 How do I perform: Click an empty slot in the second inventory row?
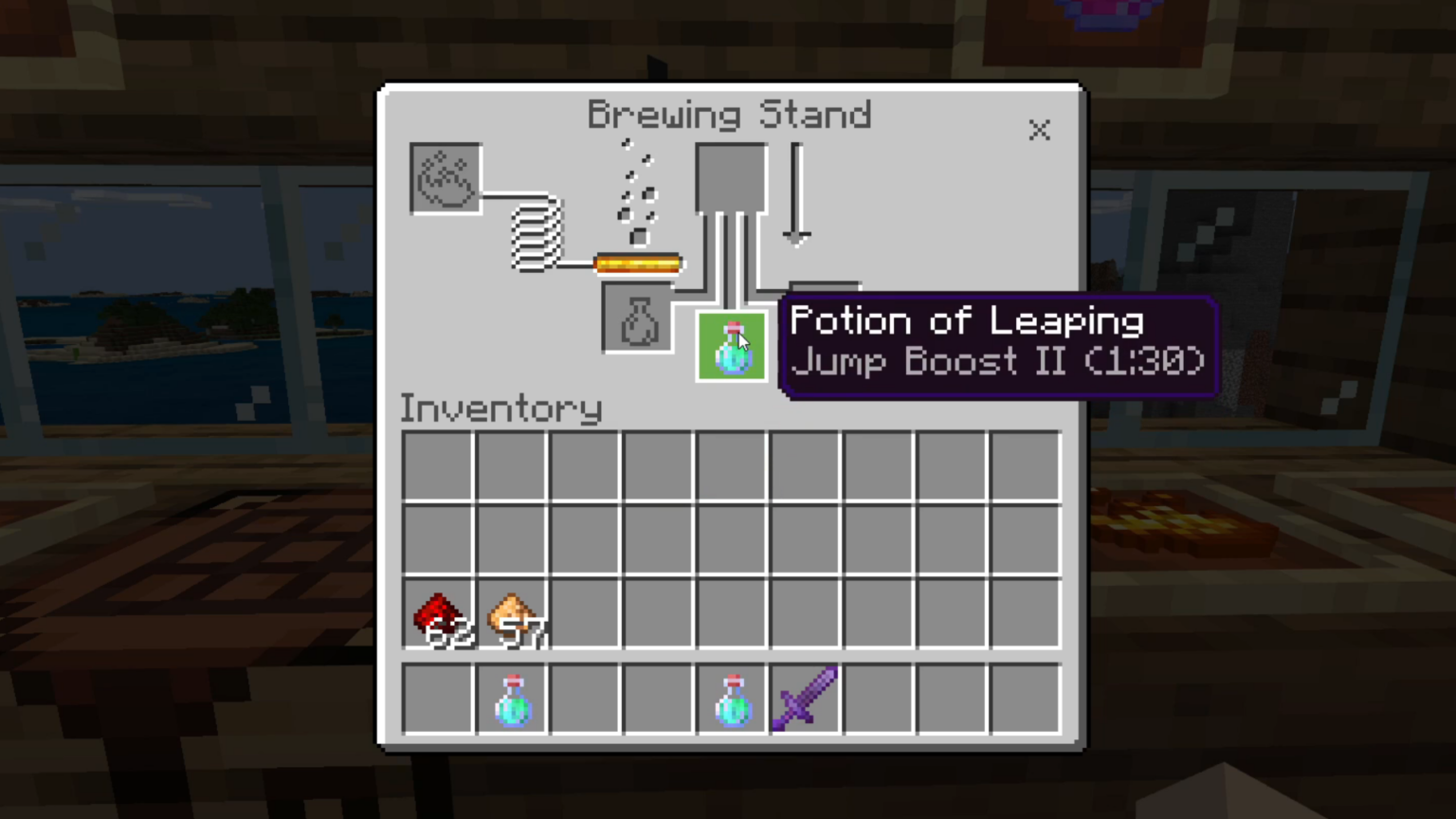point(585,538)
